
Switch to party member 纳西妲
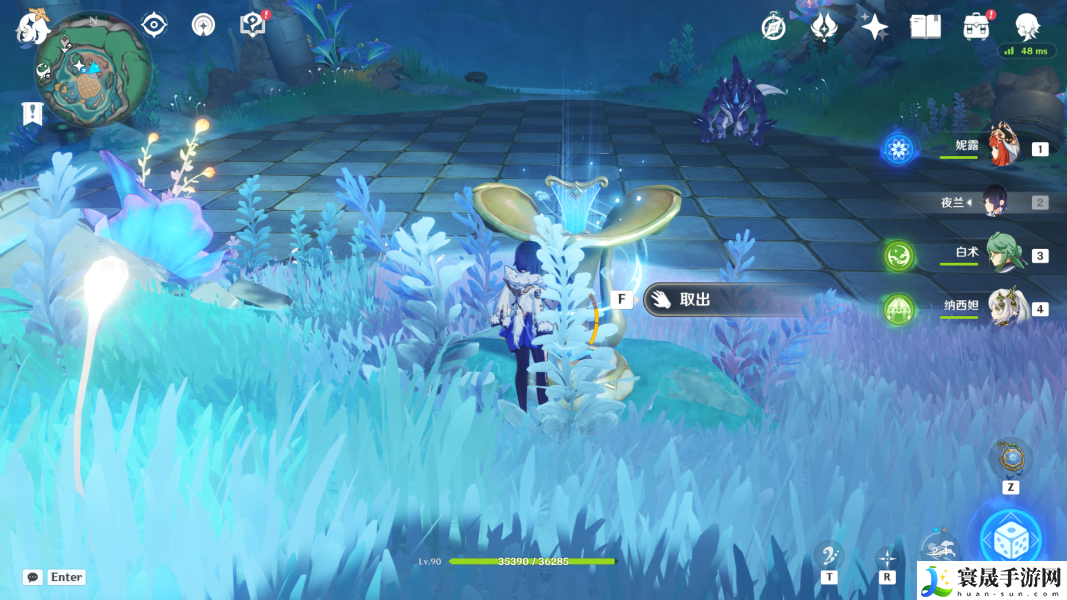[x=1001, y=308]
